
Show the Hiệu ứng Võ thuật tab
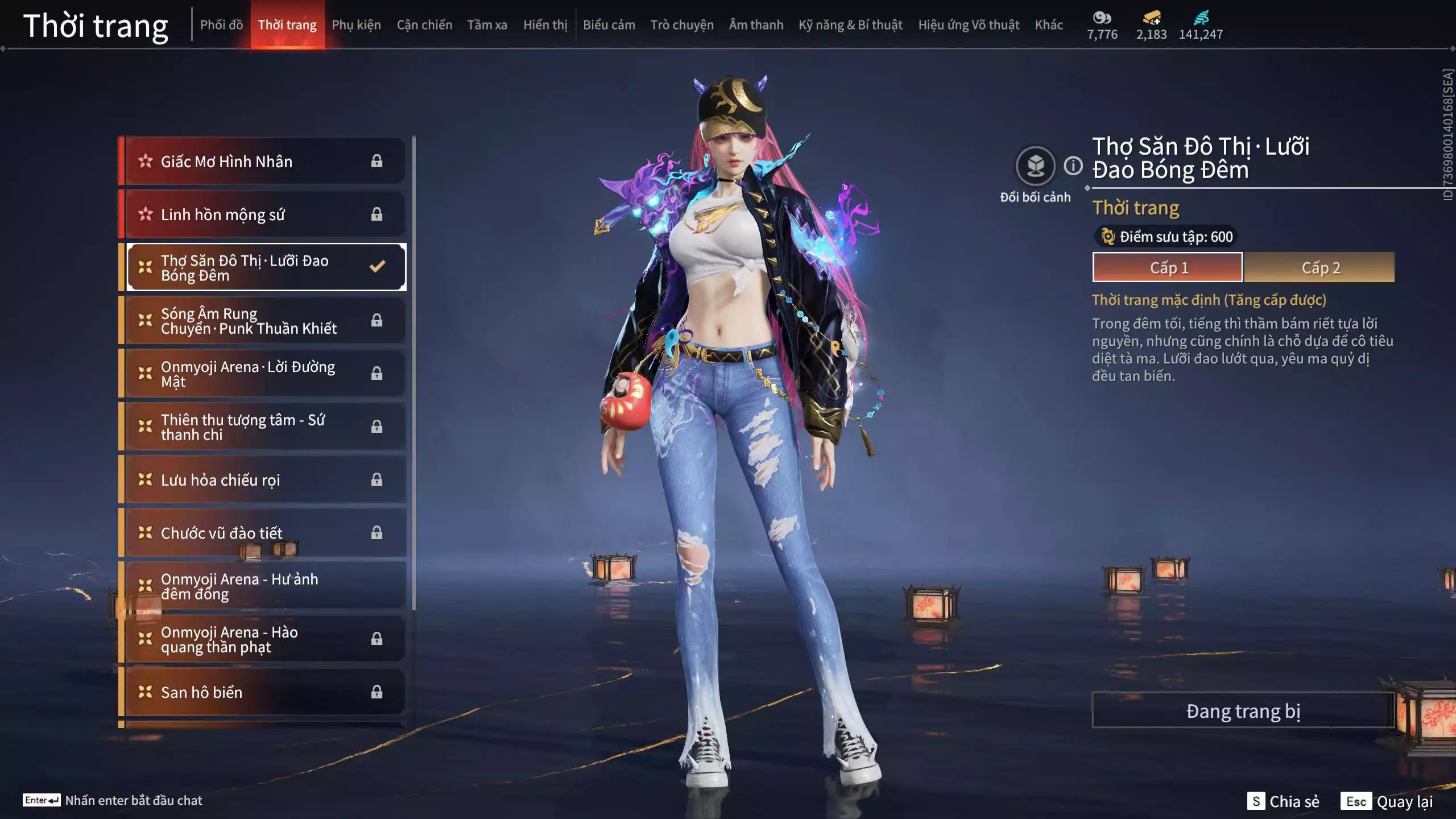[x=968, y=25]
